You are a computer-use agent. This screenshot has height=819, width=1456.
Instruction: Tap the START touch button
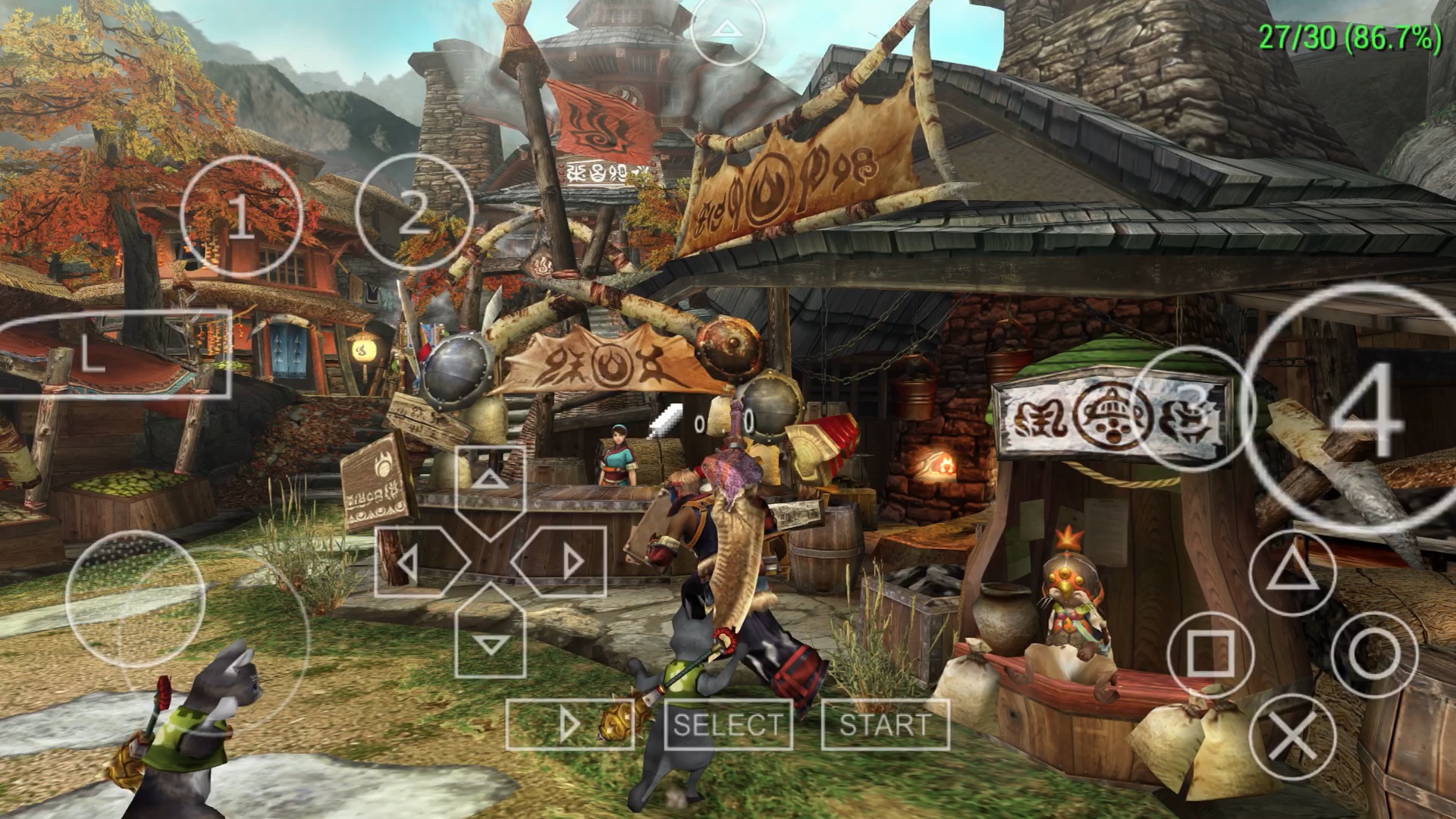[885, 724]
